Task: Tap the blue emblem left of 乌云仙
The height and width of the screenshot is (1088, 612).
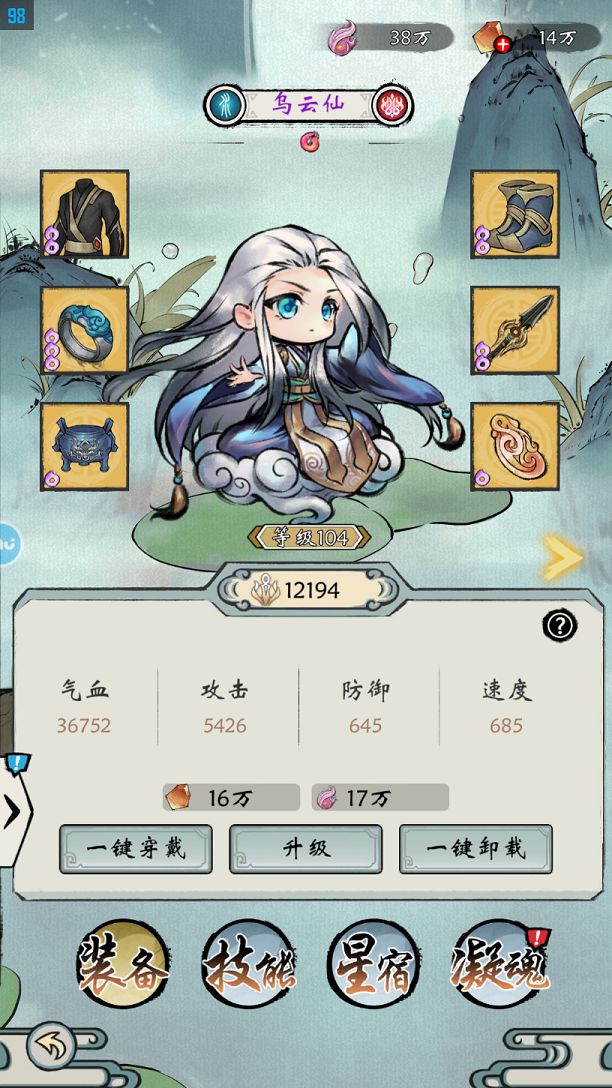Action: (x=224, y=105)
